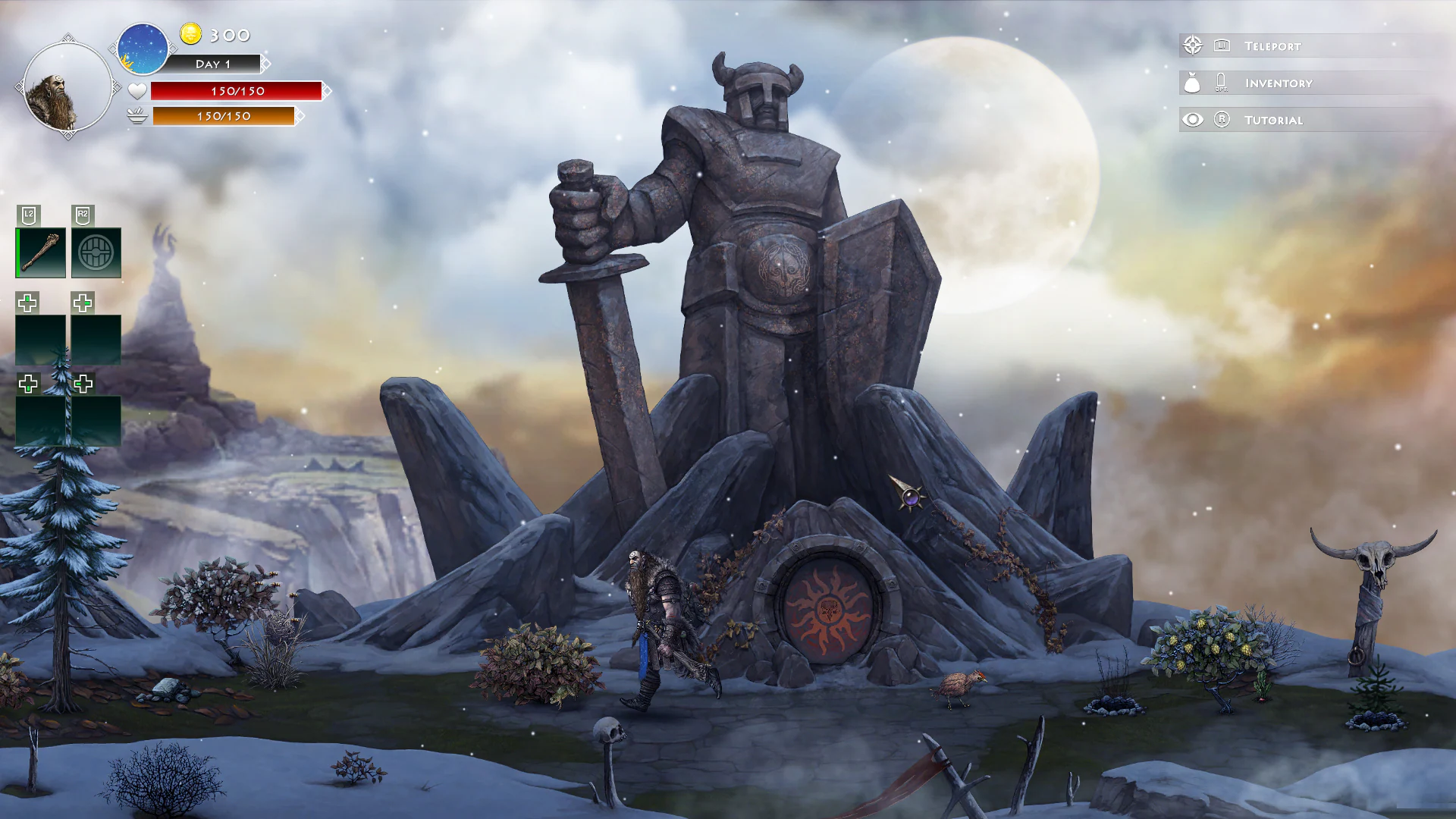Expand the Day 1 panel arrow
1456x819 pixels.
[265, 64]
